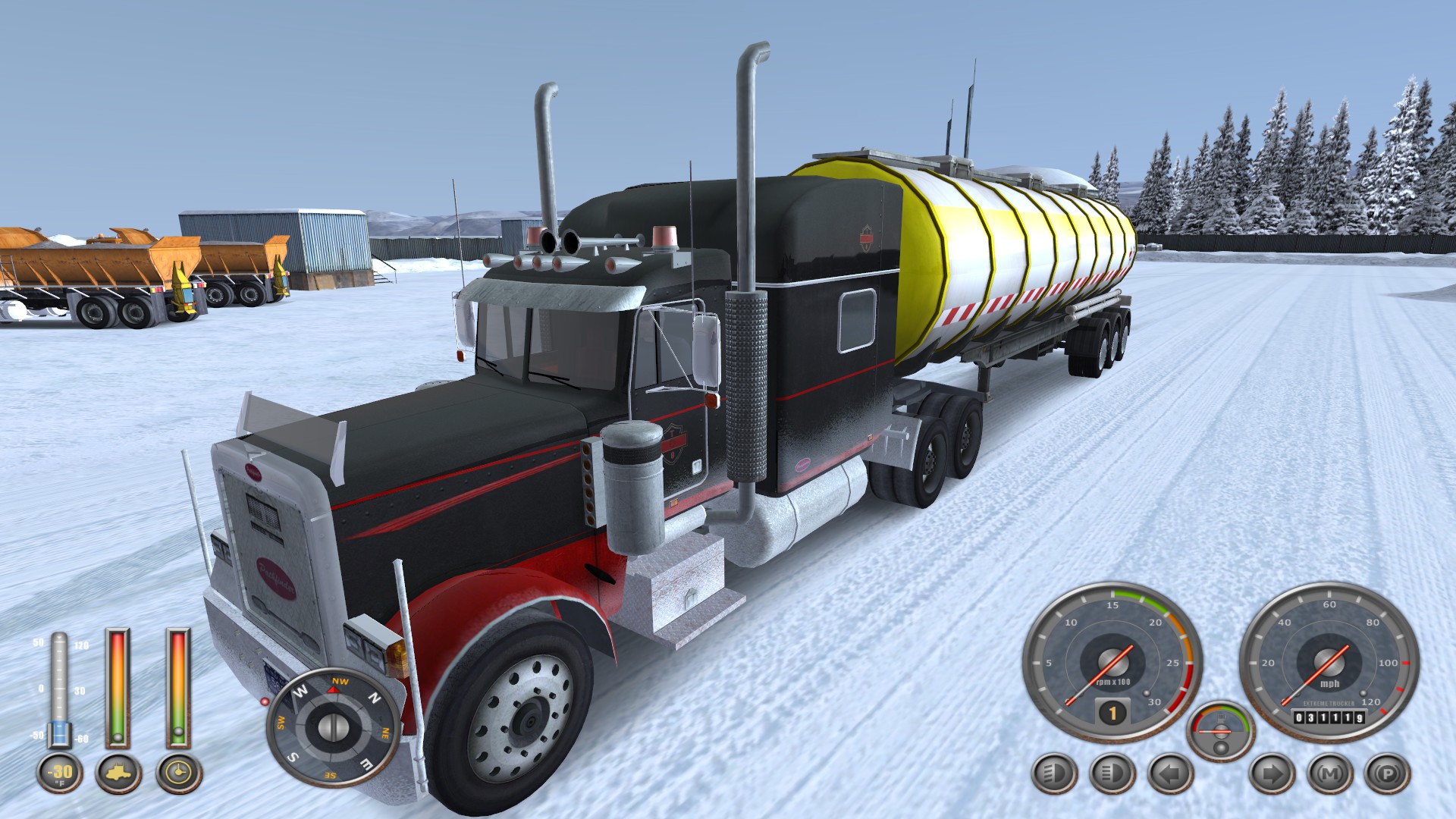Click the -30 °F temperature button
Image resolution: width=1456 pixels, height=819 pixels.
pos(60,773)
